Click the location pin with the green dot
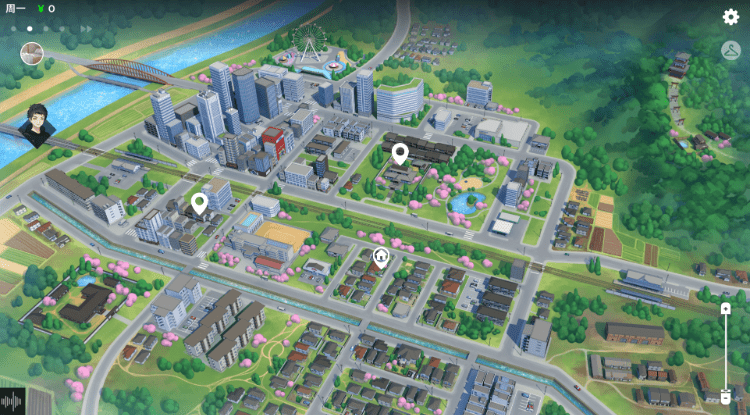The width and height of the screenshot is (750, 415). click(199, 204)
